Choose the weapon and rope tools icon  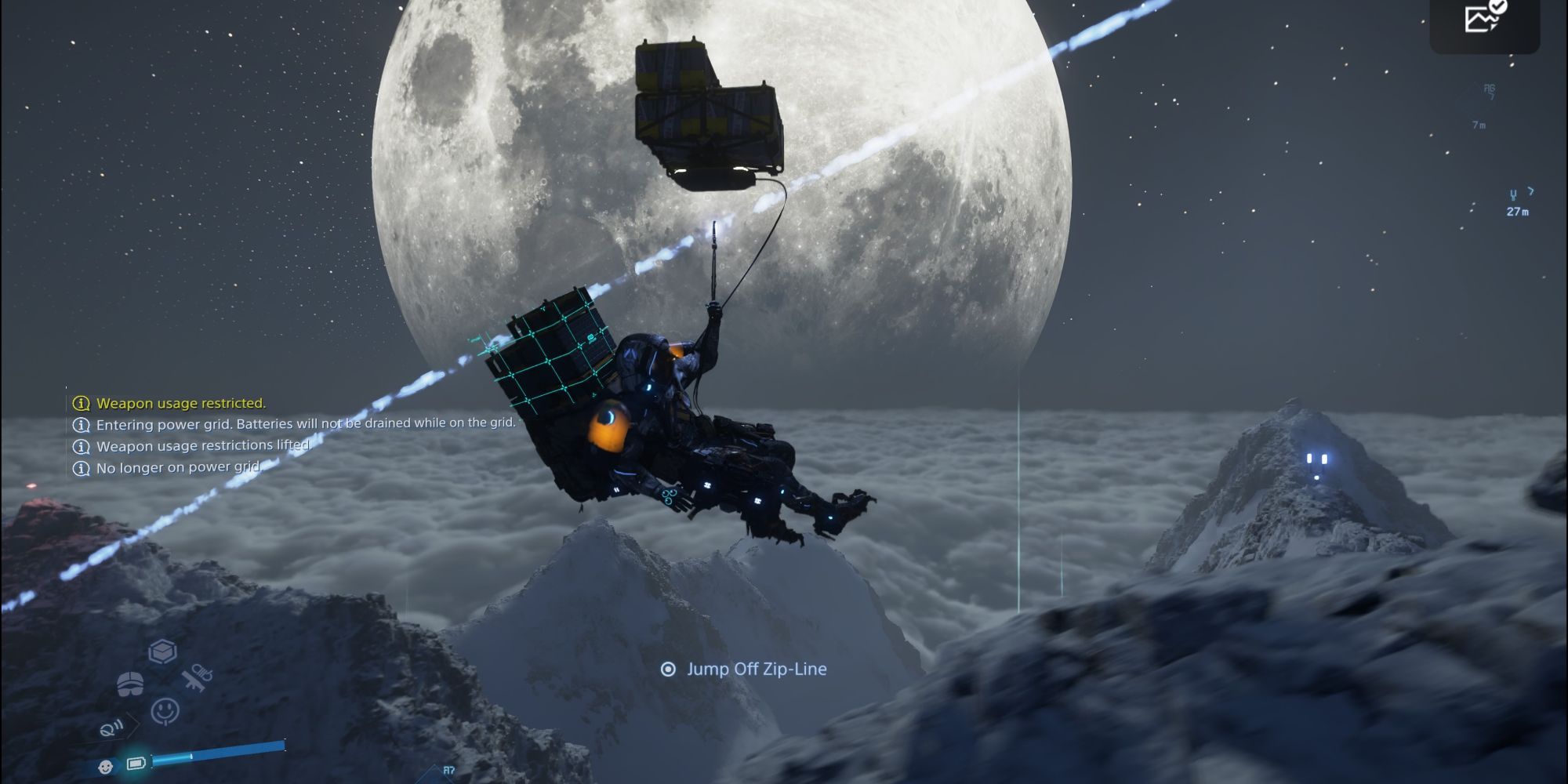pyautogui.click(x=196, y=677)
